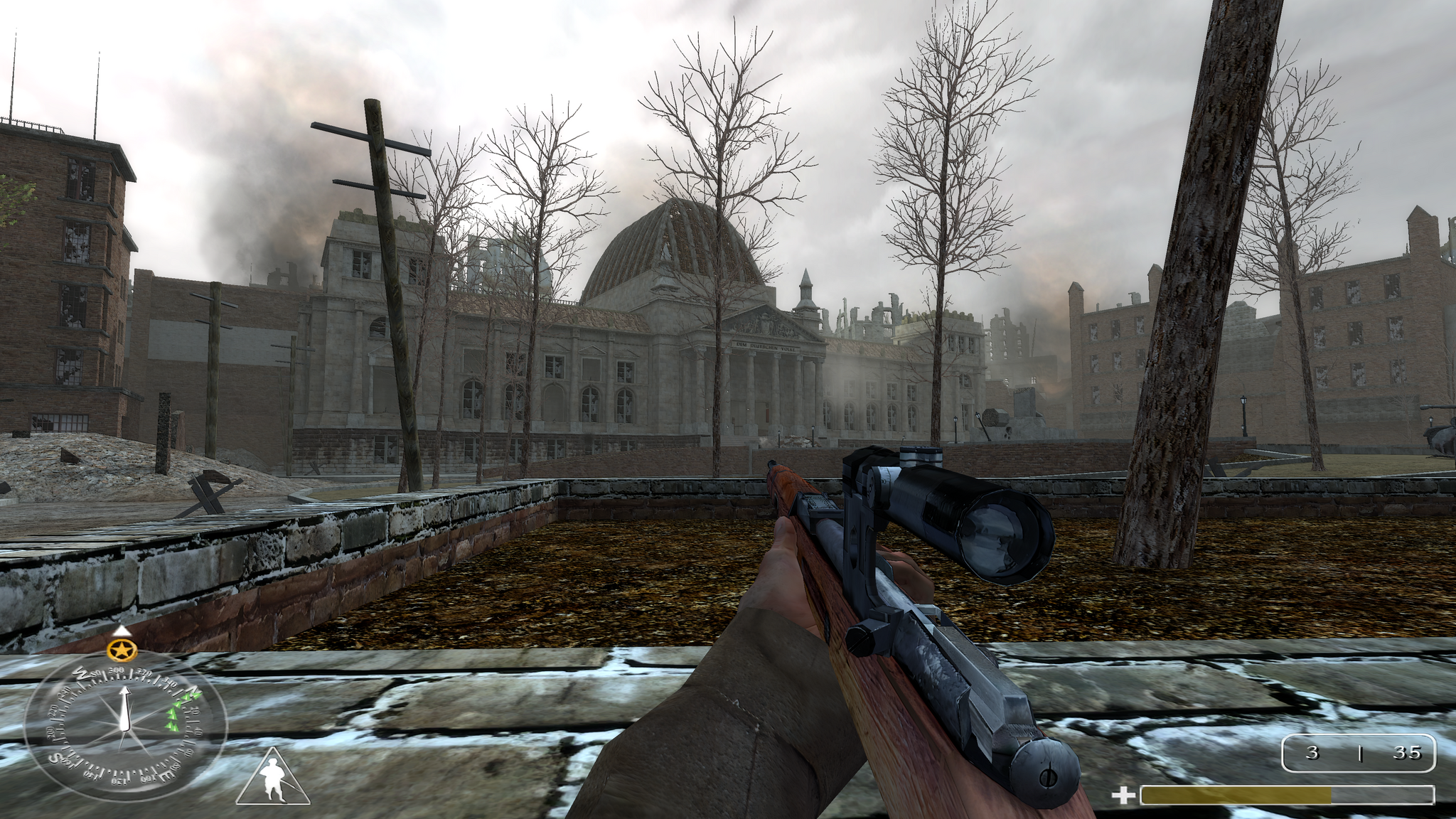This screenshot has width=1456, height=819.
Task: Click the compass in the HUD
Action: coord(125,727)
